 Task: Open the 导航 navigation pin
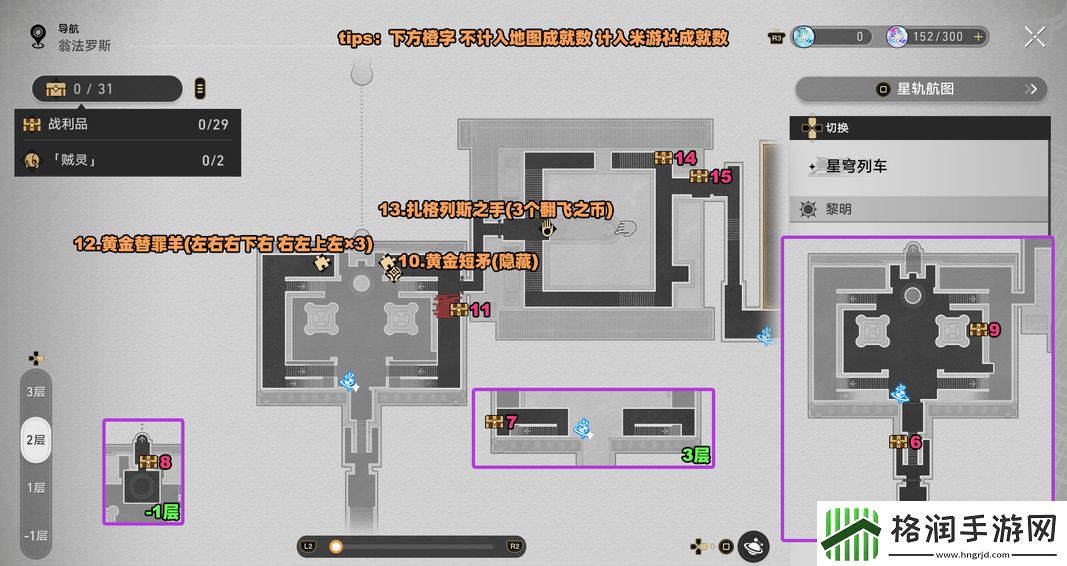pos(39,38)
